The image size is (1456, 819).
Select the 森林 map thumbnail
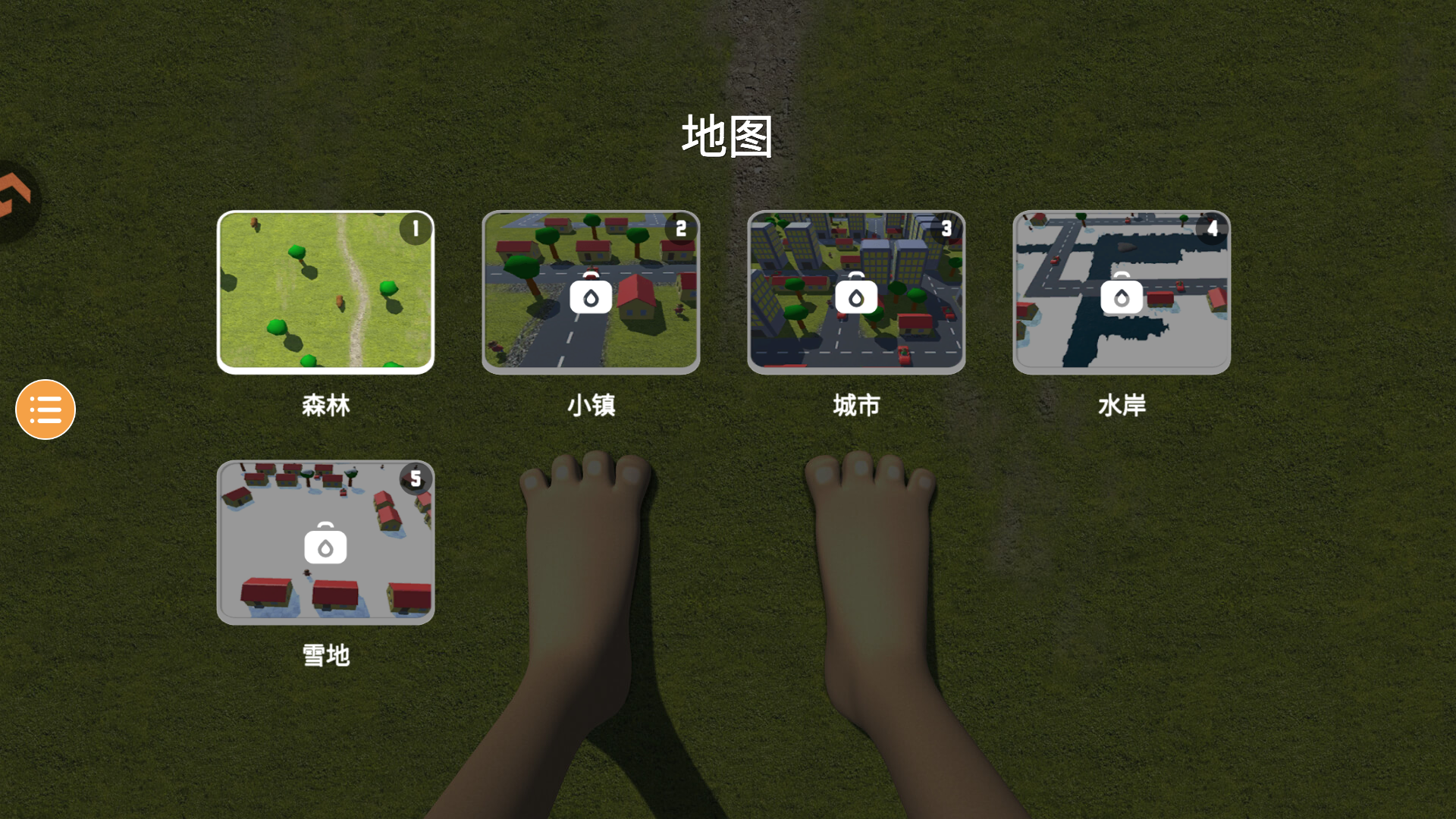(x=325, y=292)
